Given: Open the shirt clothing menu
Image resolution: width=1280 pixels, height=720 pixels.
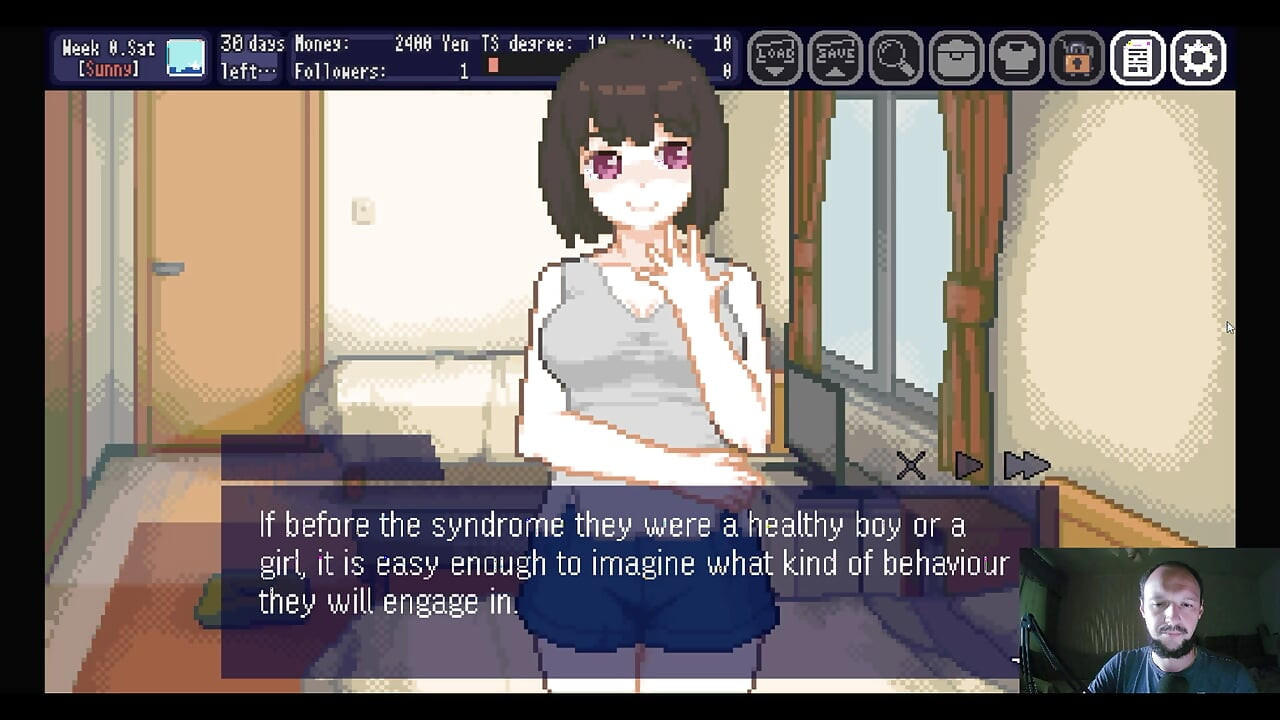Looking at the screenshot, I should [1016, 58].
